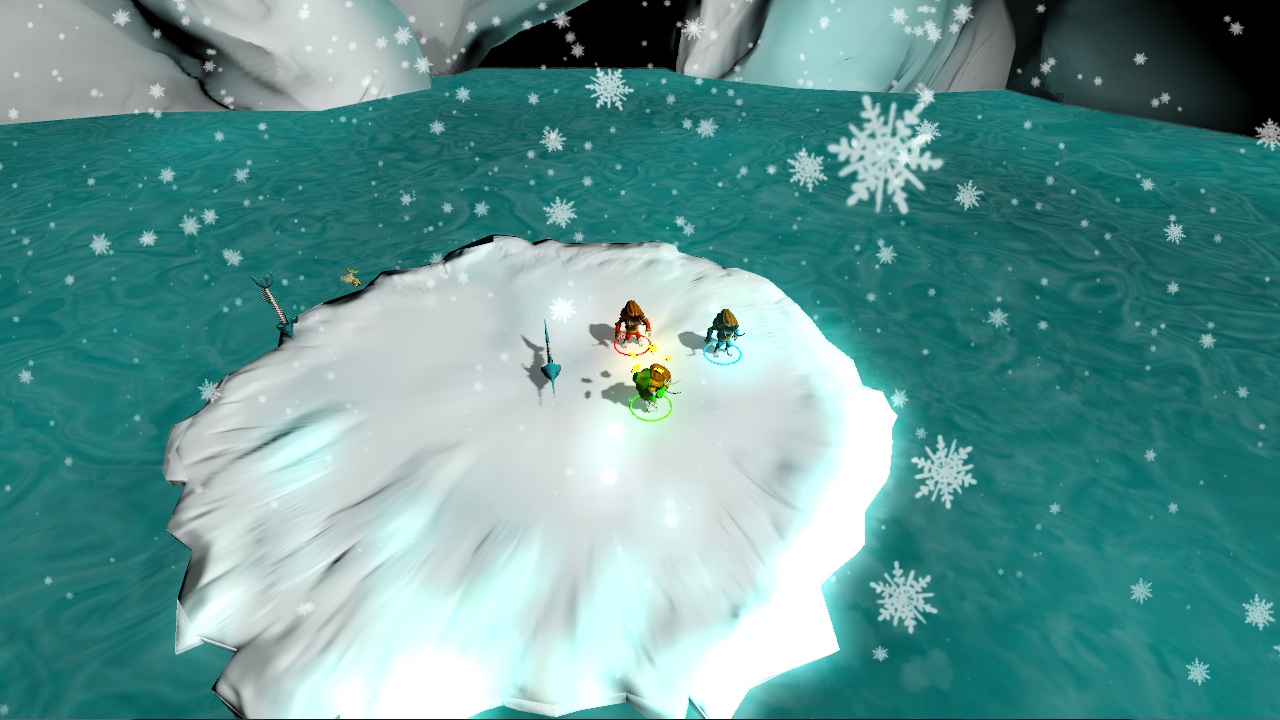Select the character with the red ring

tap(632, 326)
